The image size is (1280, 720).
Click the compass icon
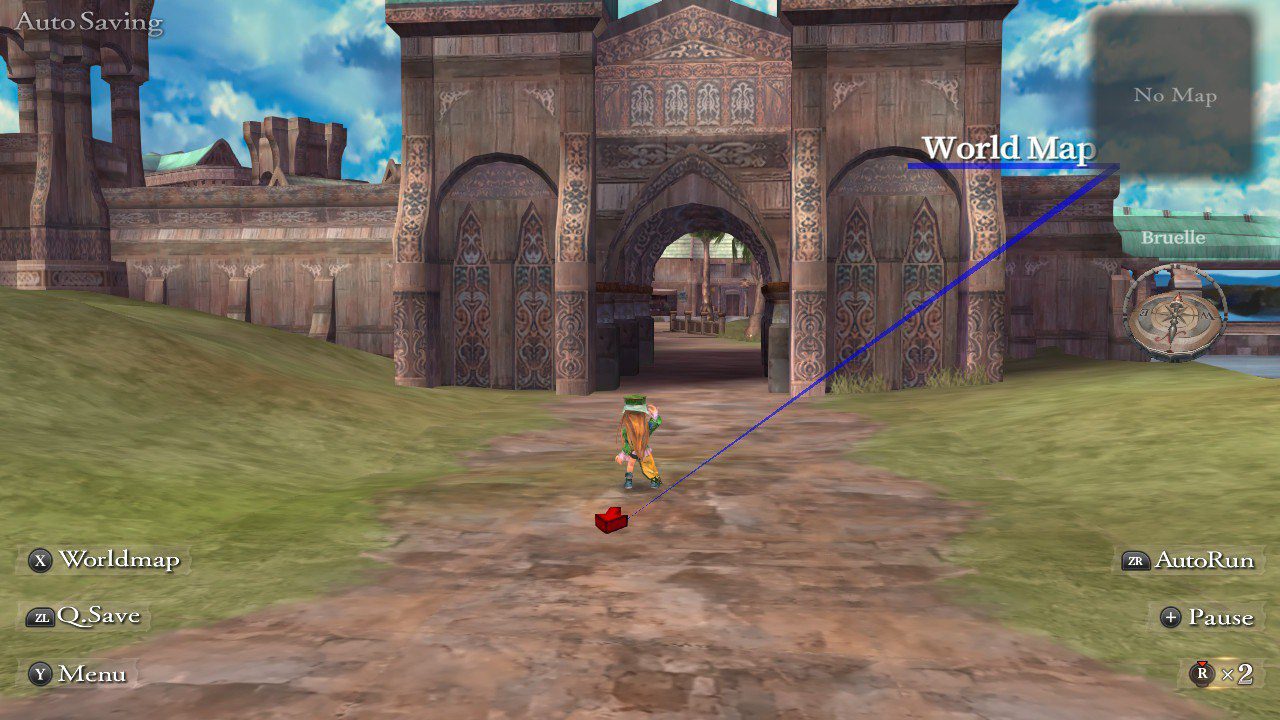[1174, 312]
